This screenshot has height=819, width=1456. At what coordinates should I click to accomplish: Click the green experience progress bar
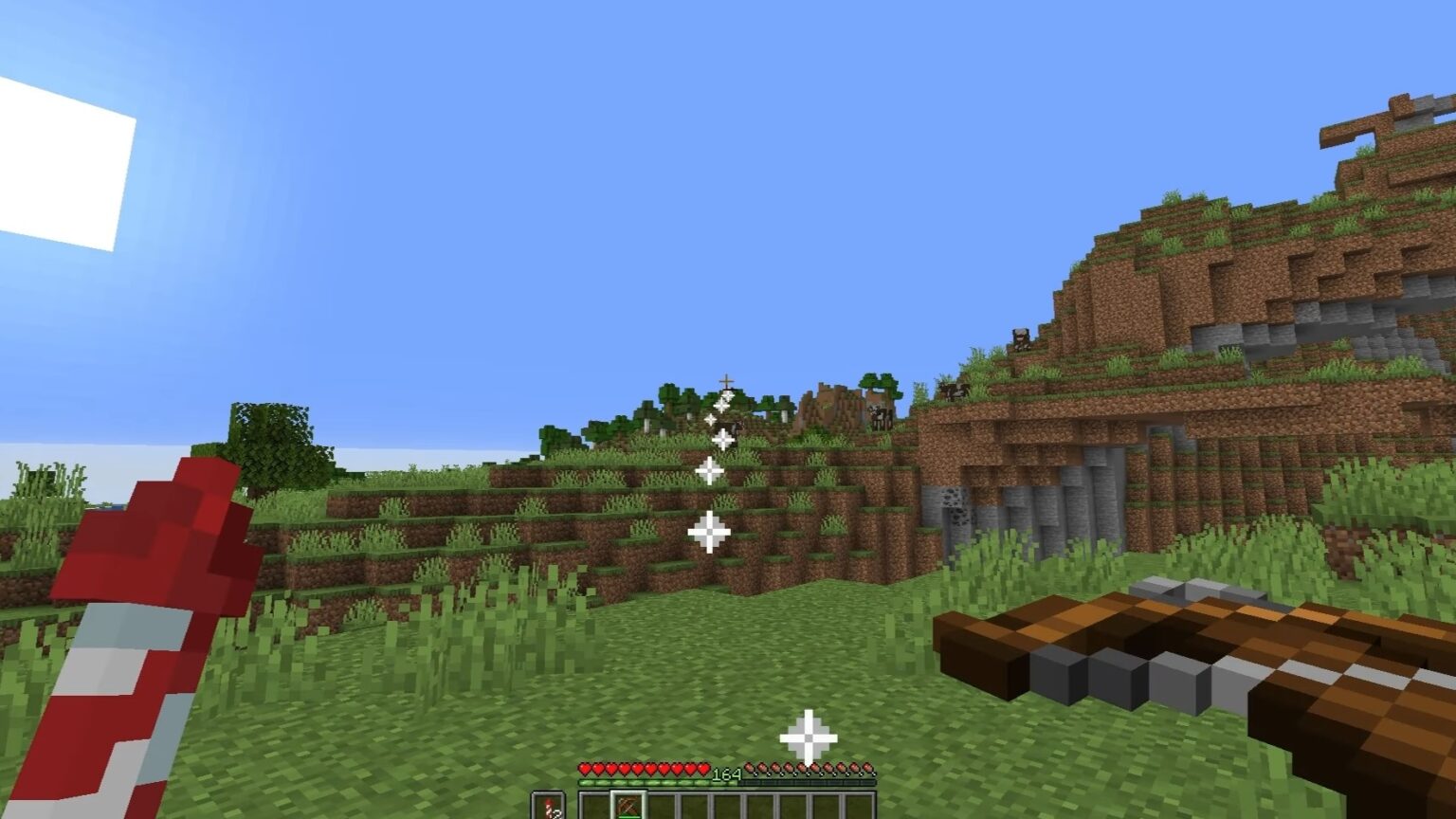click(654, 781)
